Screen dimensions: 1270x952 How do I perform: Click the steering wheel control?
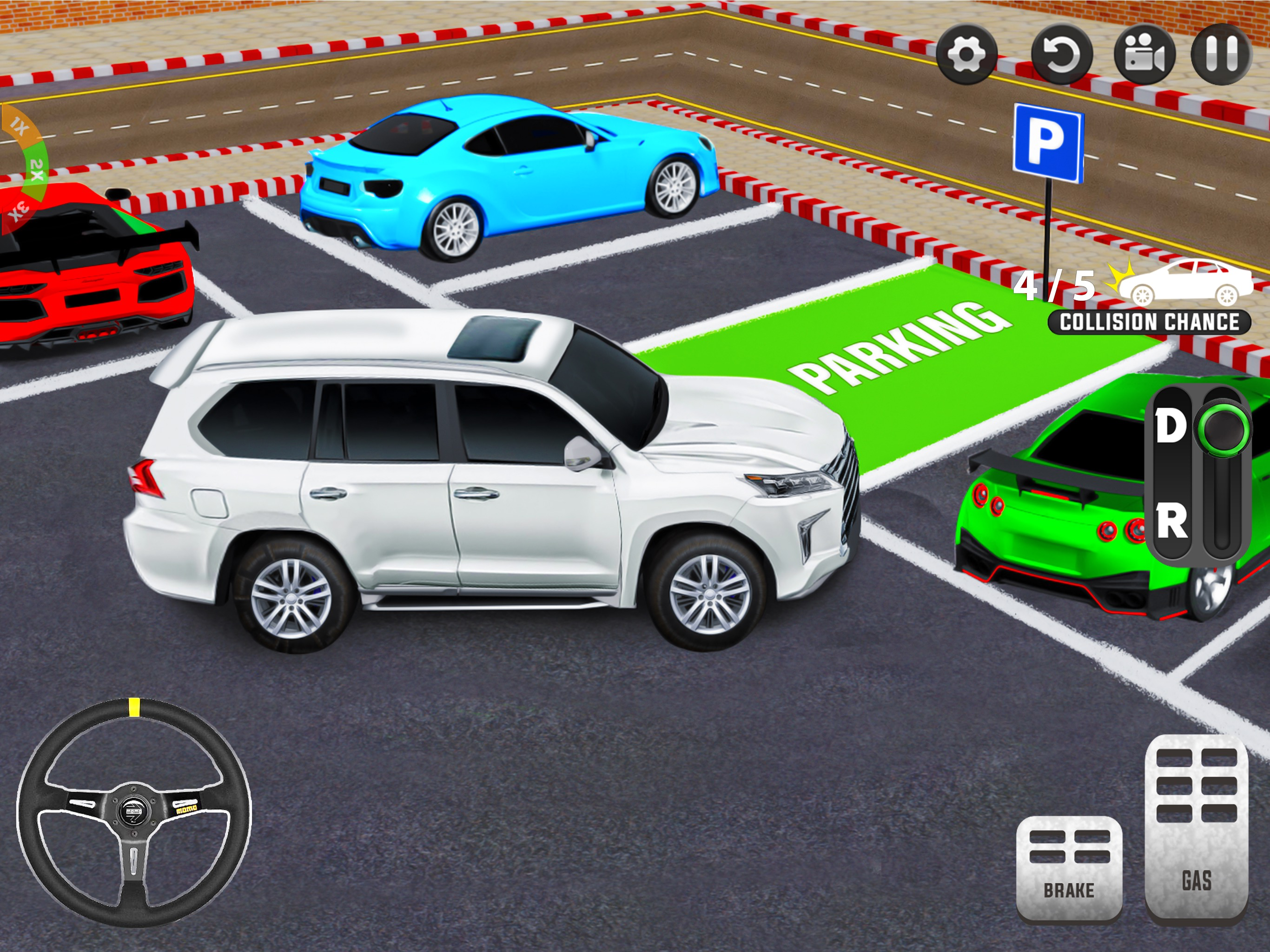(x=134, y=811)
